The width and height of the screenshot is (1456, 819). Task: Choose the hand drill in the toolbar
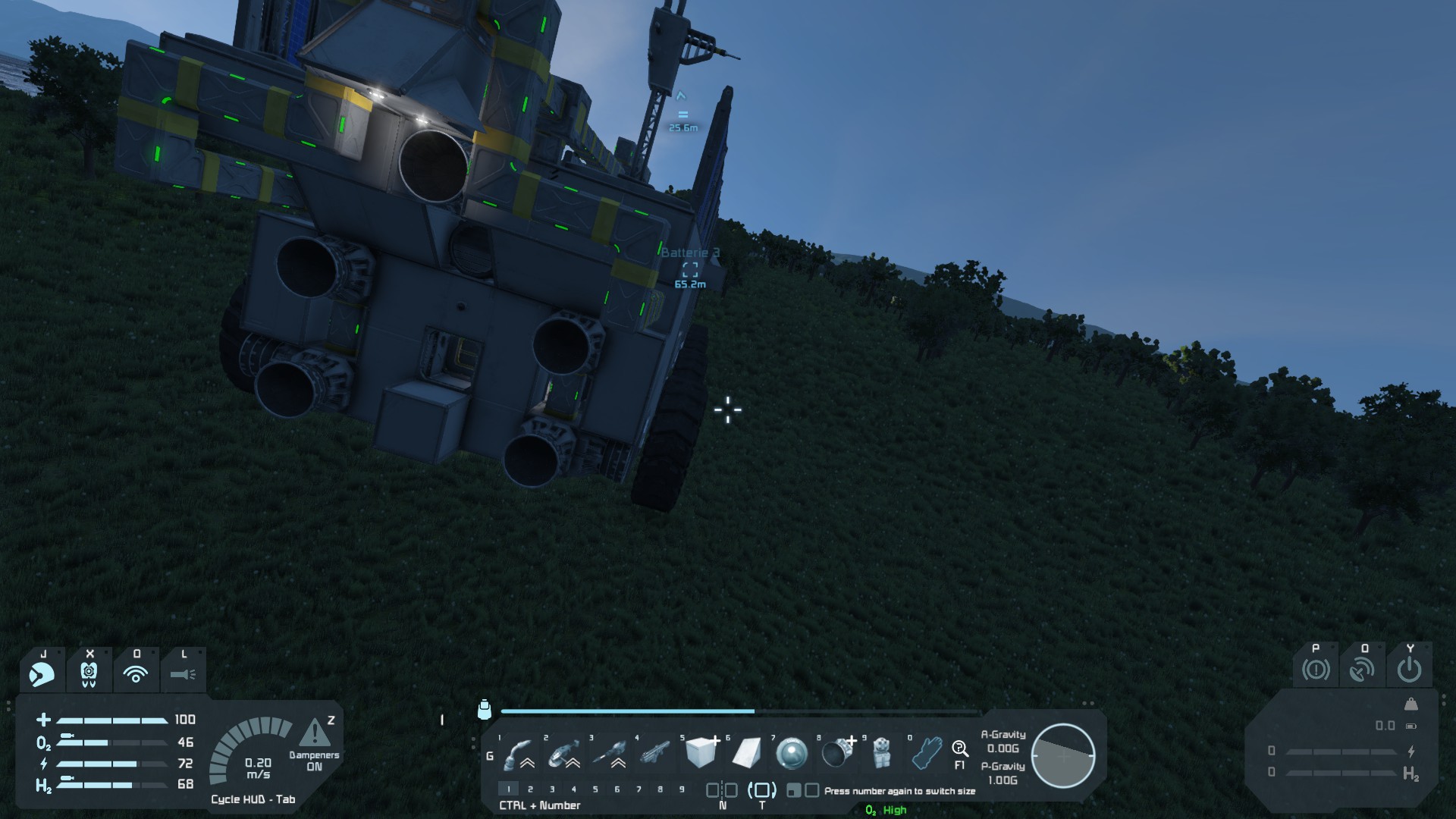[x=610, y=753]
